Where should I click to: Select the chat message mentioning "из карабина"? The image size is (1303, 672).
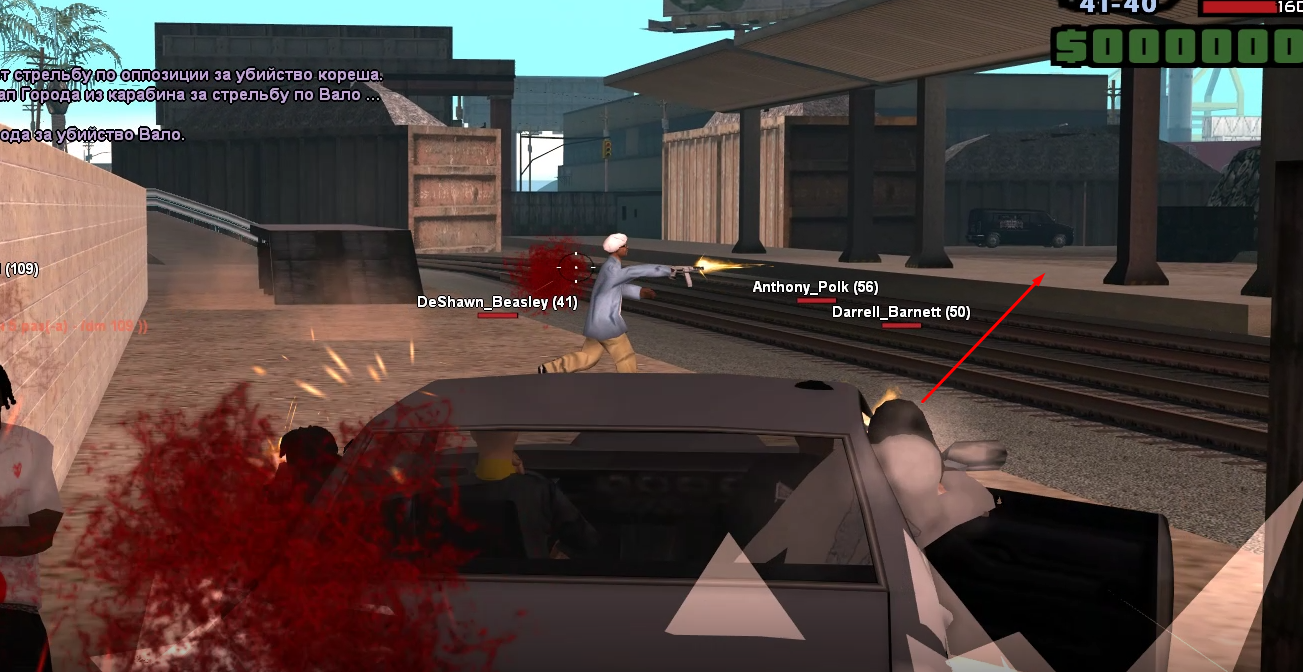tap(190, 96)
